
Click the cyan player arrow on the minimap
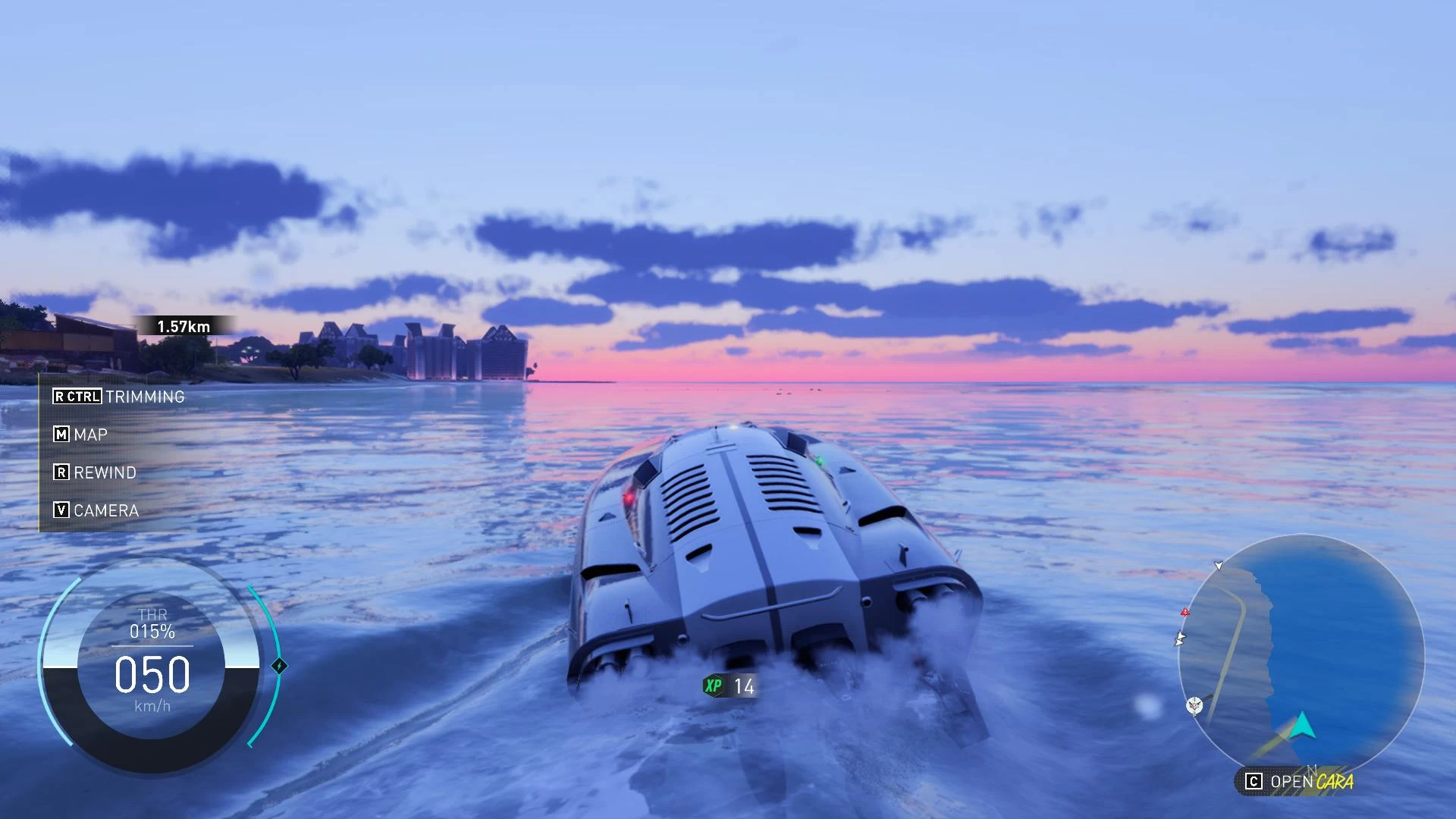coord(1302,726)
